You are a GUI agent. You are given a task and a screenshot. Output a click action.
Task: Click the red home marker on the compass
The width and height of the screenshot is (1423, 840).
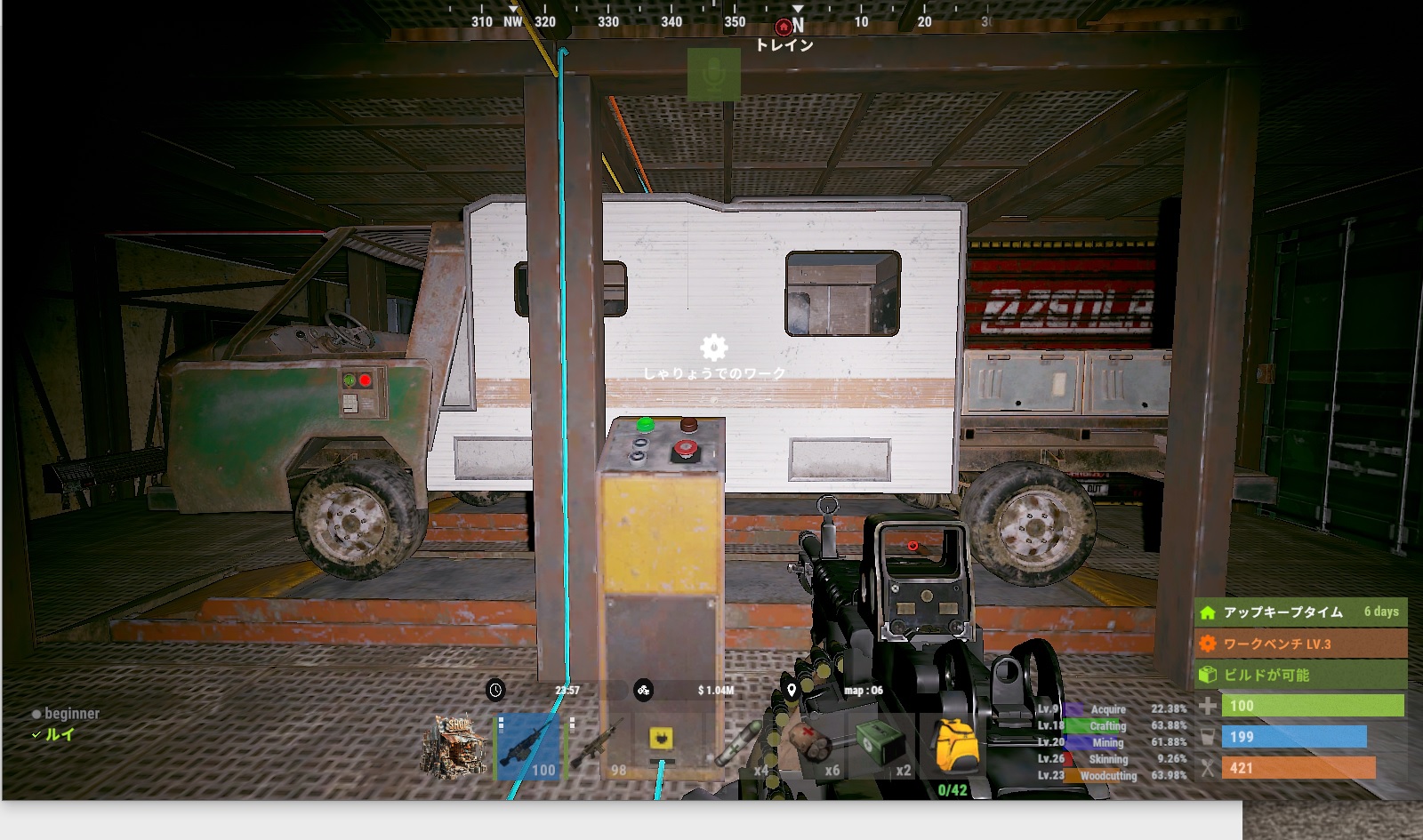(x=783, y=27)
